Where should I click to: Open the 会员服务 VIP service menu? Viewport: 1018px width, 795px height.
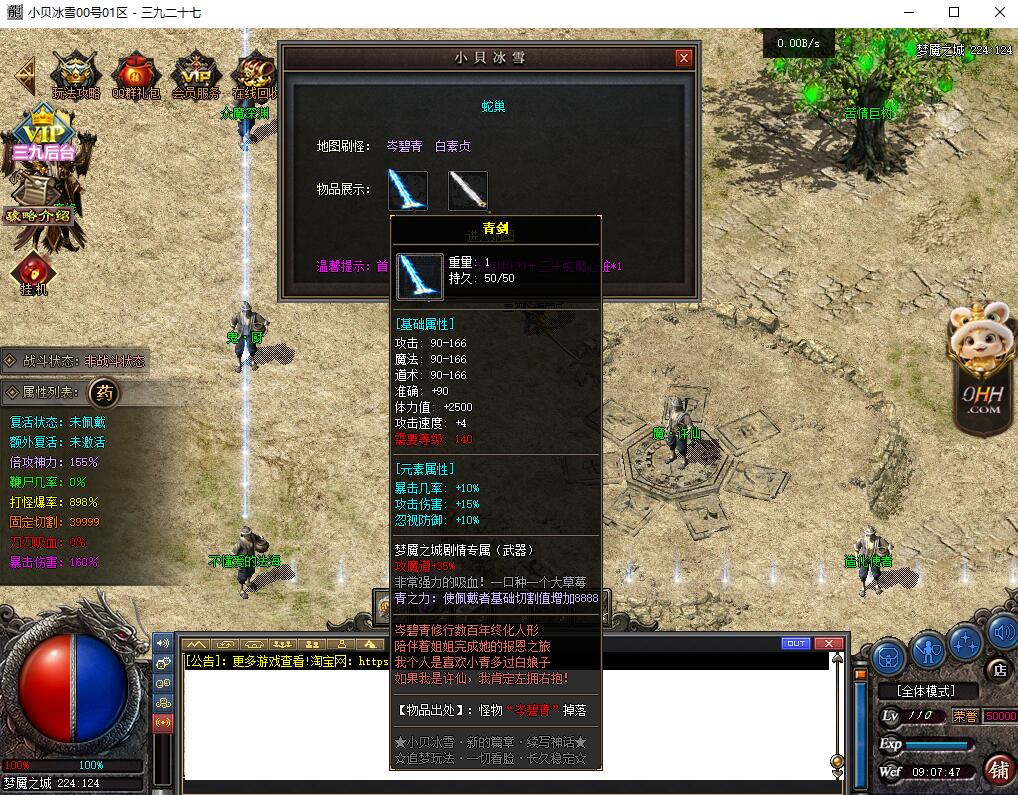[196, 75]
